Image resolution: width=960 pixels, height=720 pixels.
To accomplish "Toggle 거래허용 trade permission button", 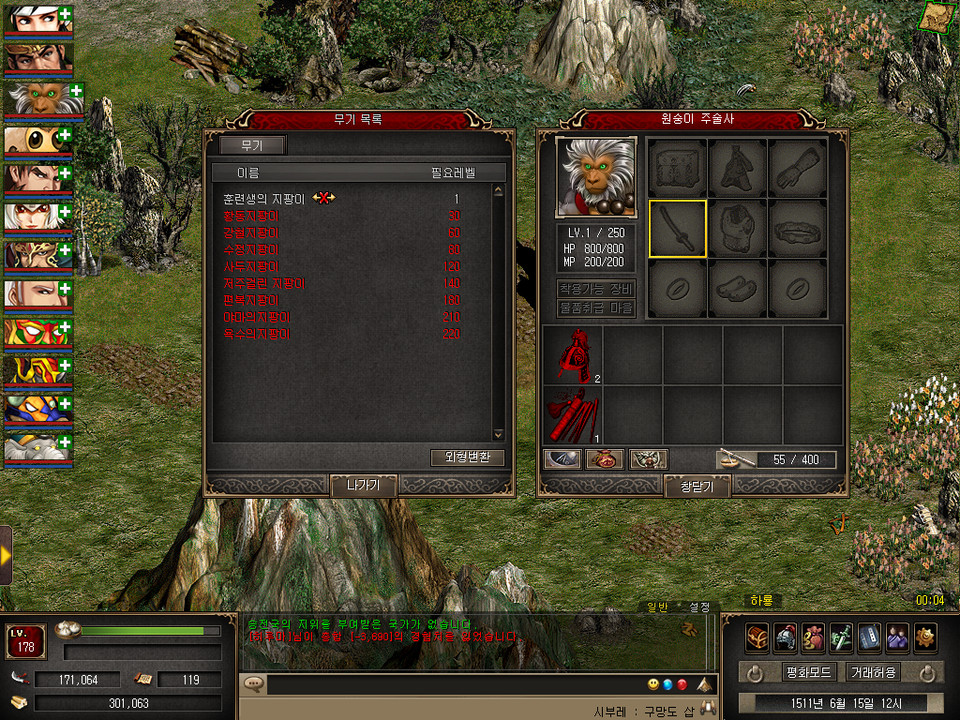I will [873, 672].
